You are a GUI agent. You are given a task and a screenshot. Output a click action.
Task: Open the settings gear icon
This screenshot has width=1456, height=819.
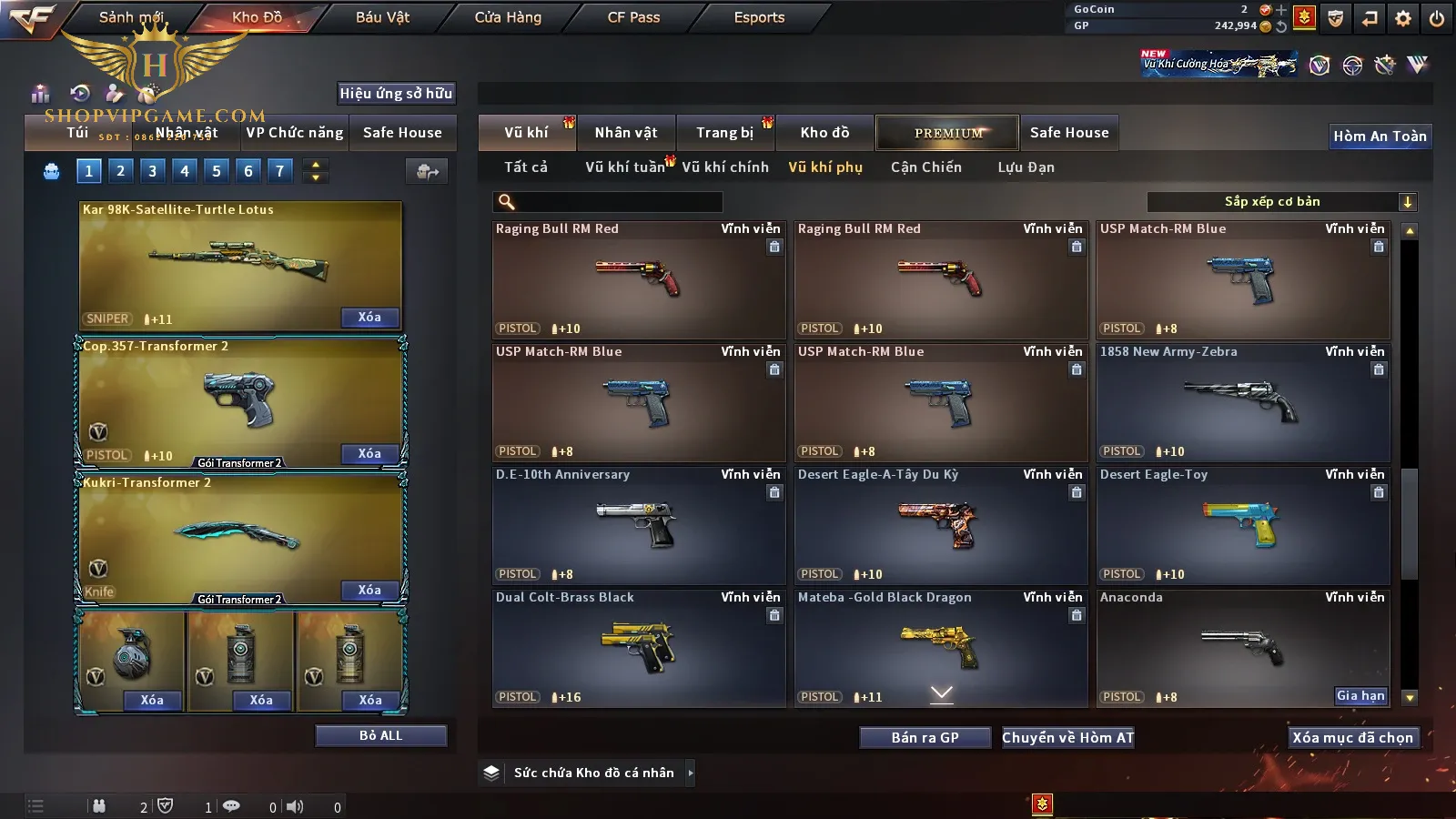[x=1403, y=18]
